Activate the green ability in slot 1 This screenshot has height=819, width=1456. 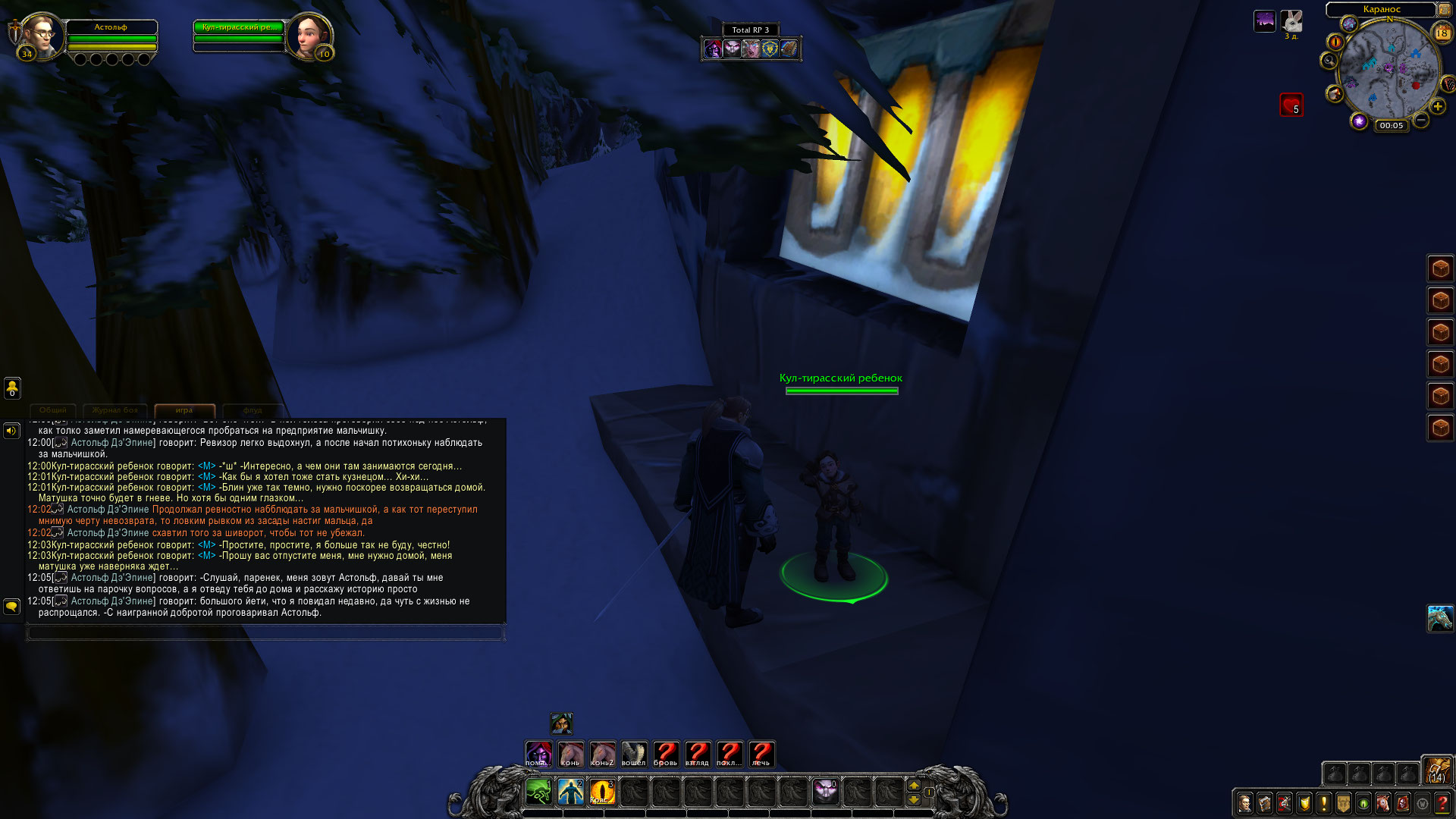point(538,792)
